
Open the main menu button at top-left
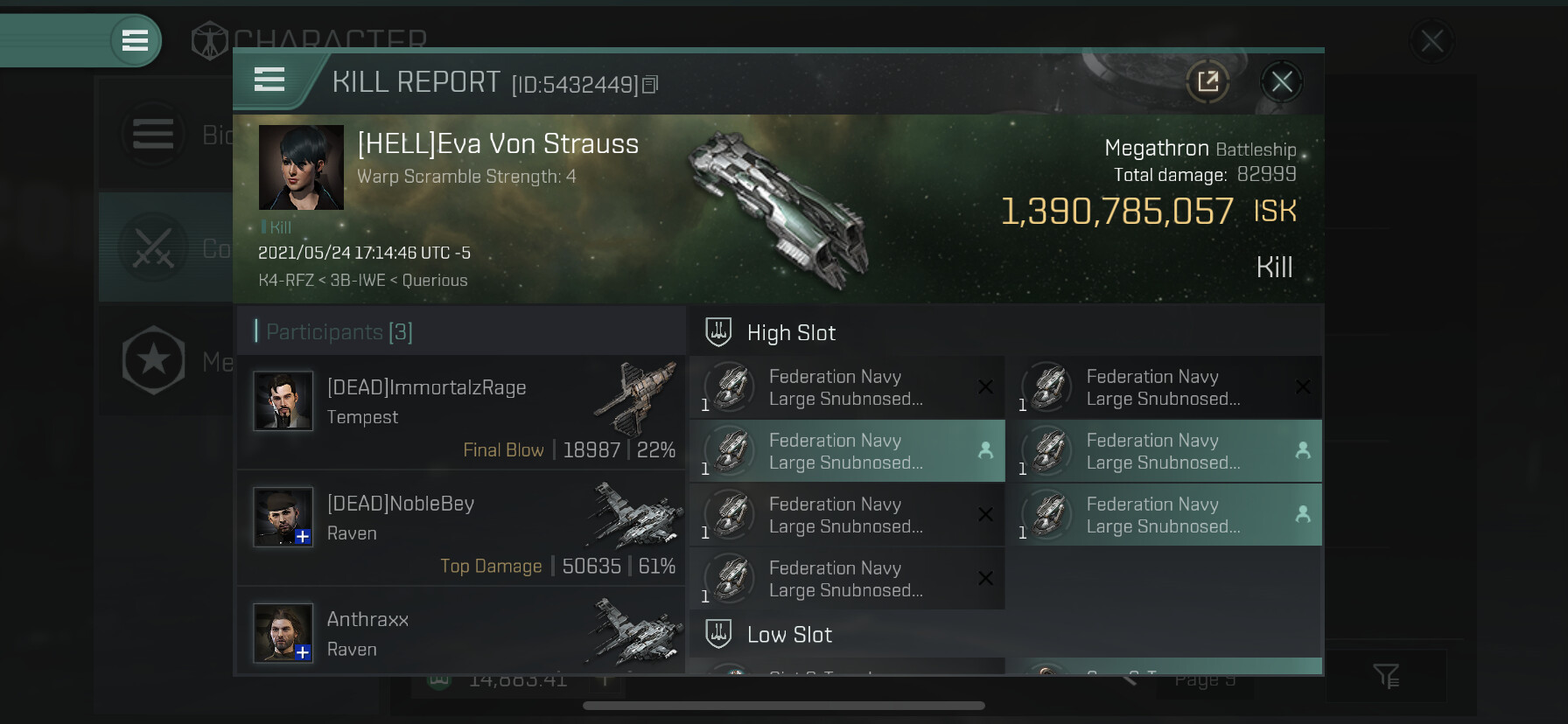(135, 40)
